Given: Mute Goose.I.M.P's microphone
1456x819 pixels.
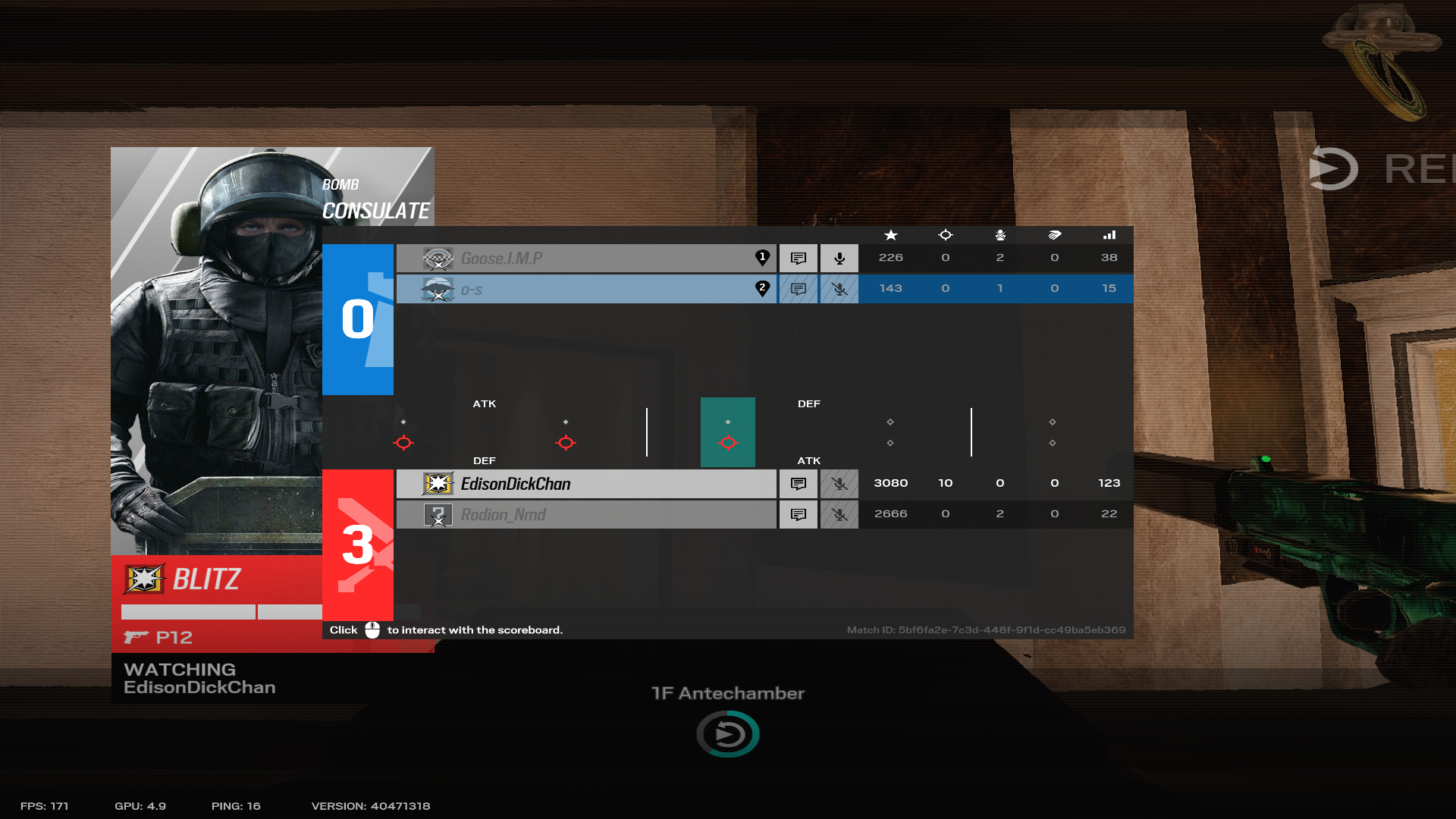Looking at the screenshot, I should pyautogui.click(x=839, y=258).
